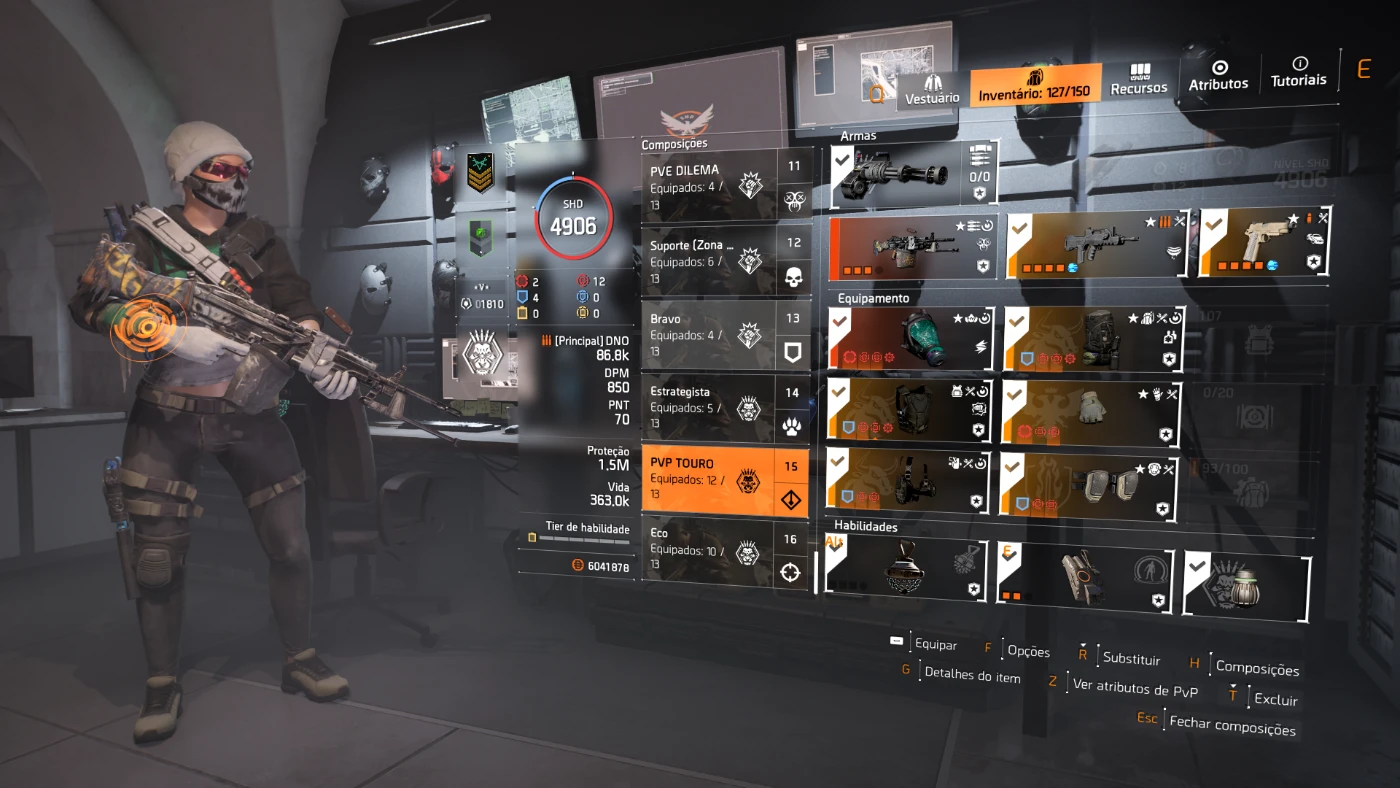Viewport: 1400px width, 788px height.
Task: Click the Fechar composições prompt
Action: click(x=1232, y=725)
